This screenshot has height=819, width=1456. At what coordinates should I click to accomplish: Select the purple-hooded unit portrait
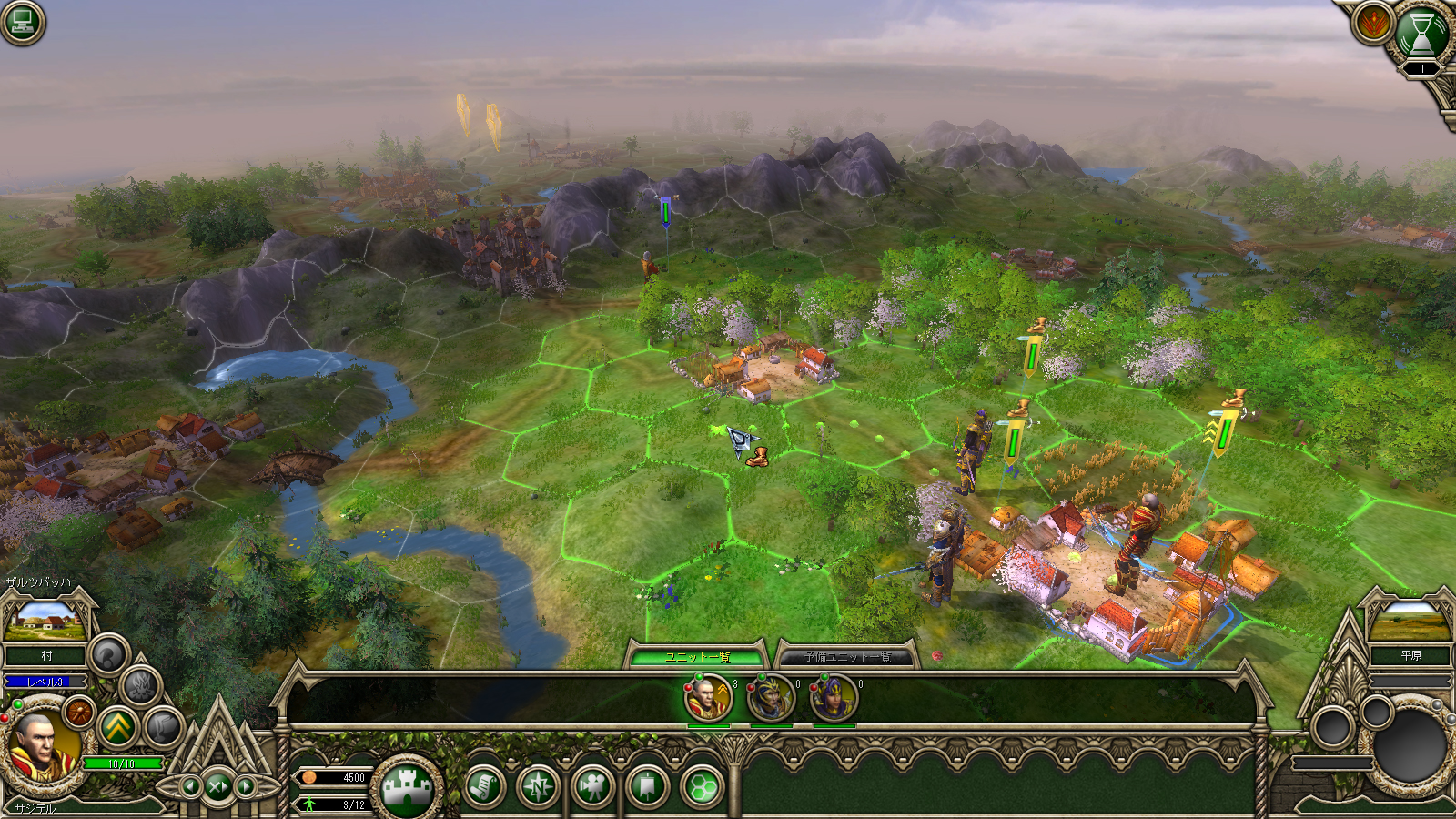pos(834,699)
